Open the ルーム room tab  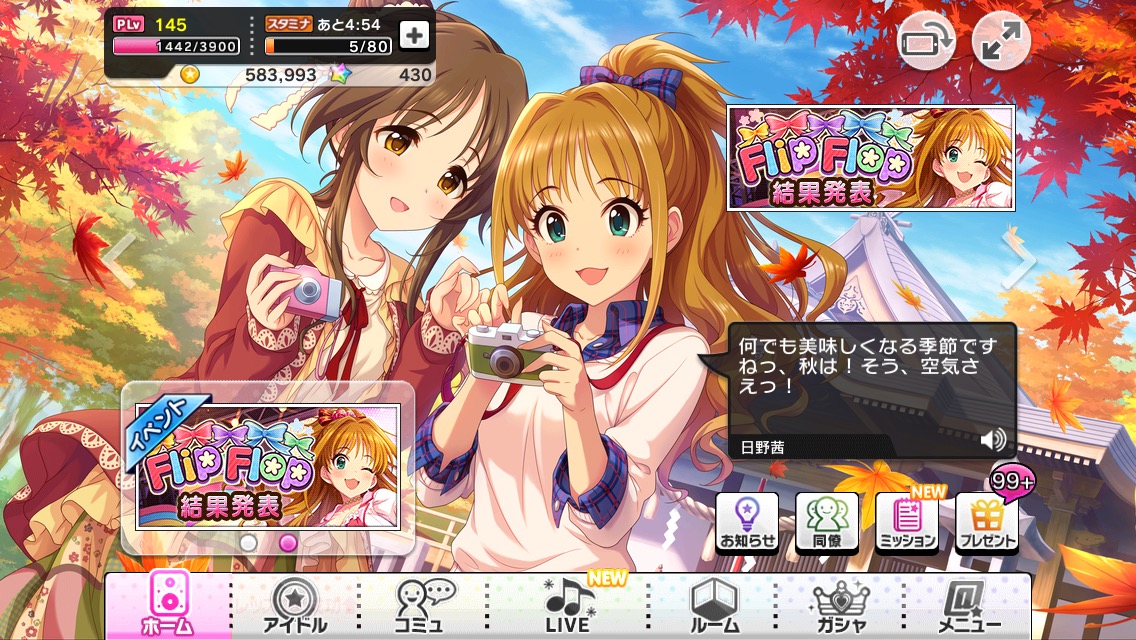point(714,606)
